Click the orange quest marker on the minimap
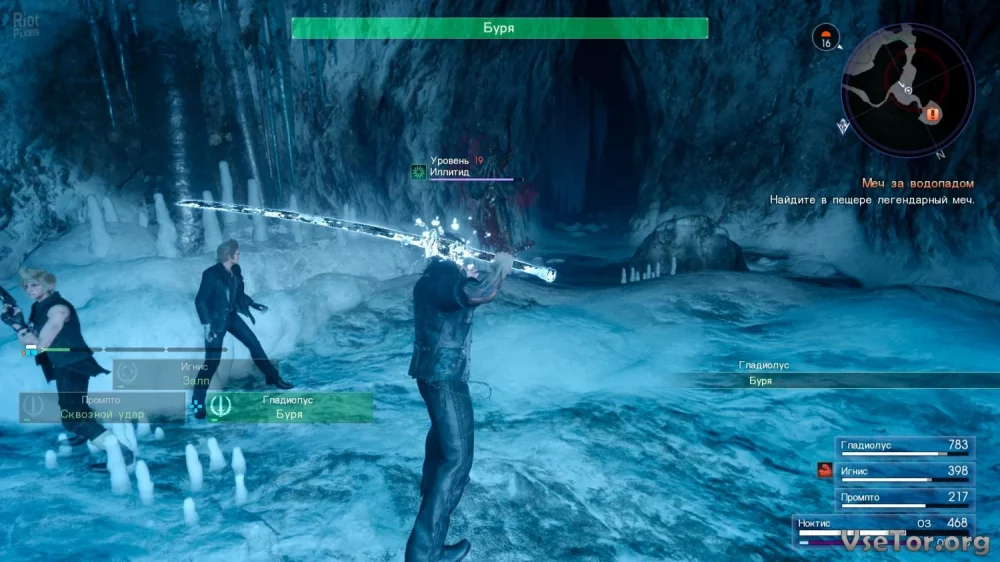This screenshot has width=1000, height=562. (x=933, y=115)
